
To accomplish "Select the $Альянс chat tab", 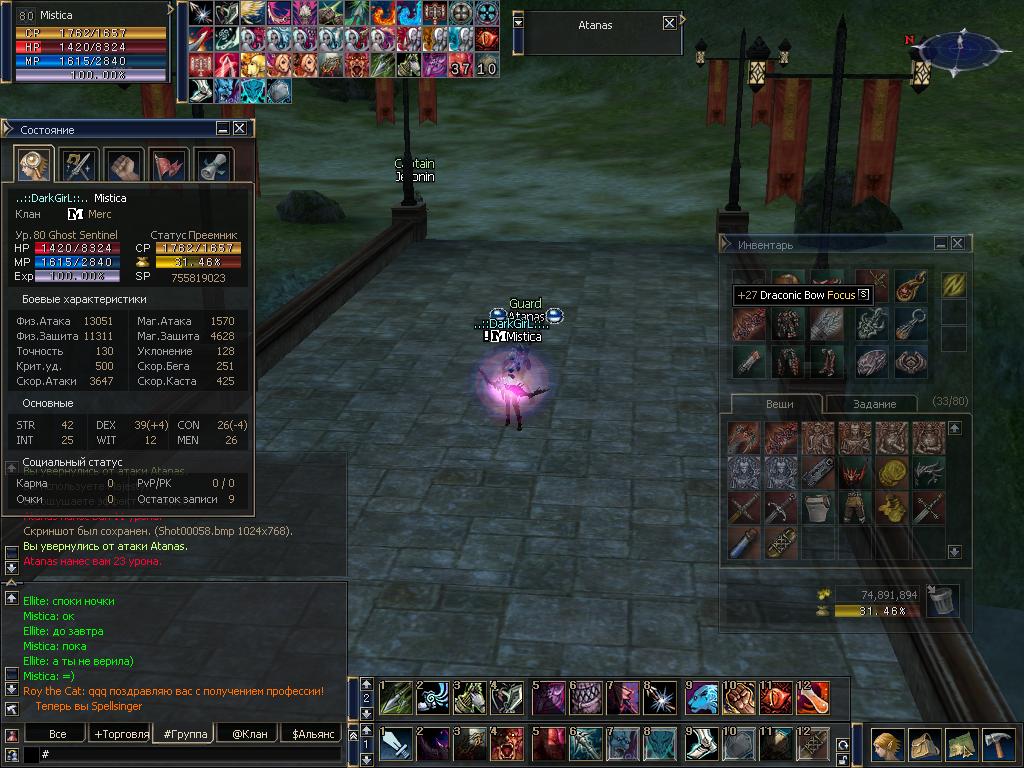I will click(x=311, y=734).
